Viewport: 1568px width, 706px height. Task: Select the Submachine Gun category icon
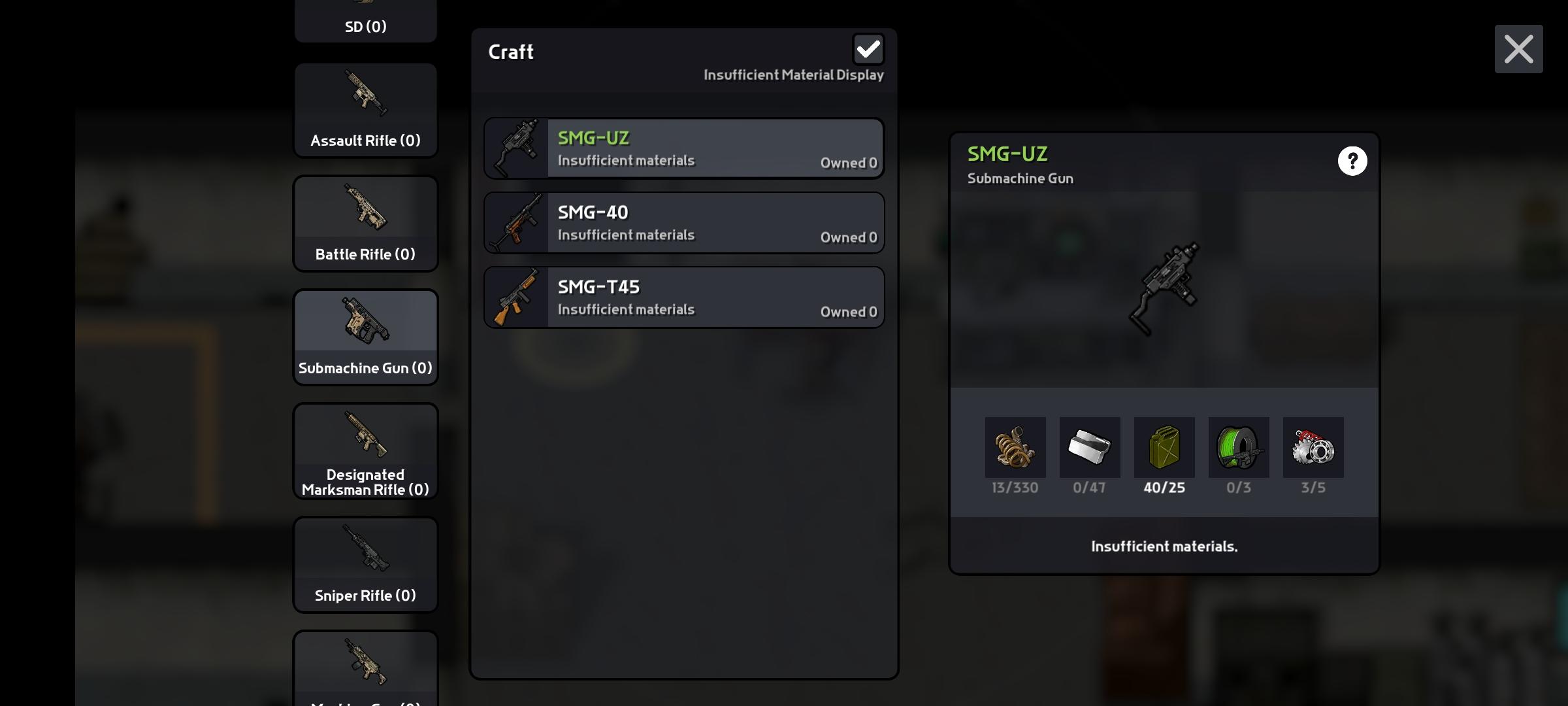pos(365,320)
